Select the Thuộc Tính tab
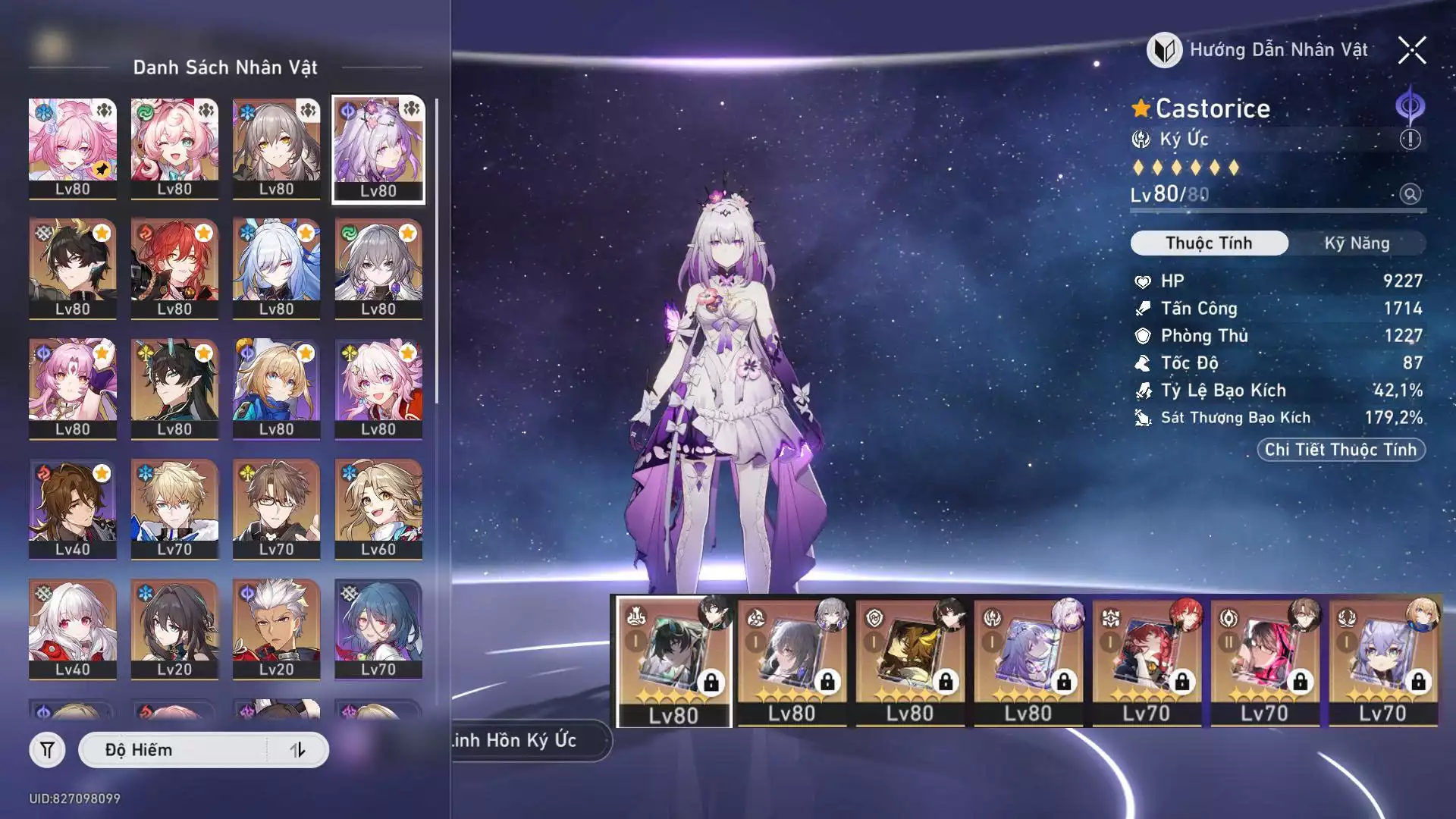 pos(1209,243)
